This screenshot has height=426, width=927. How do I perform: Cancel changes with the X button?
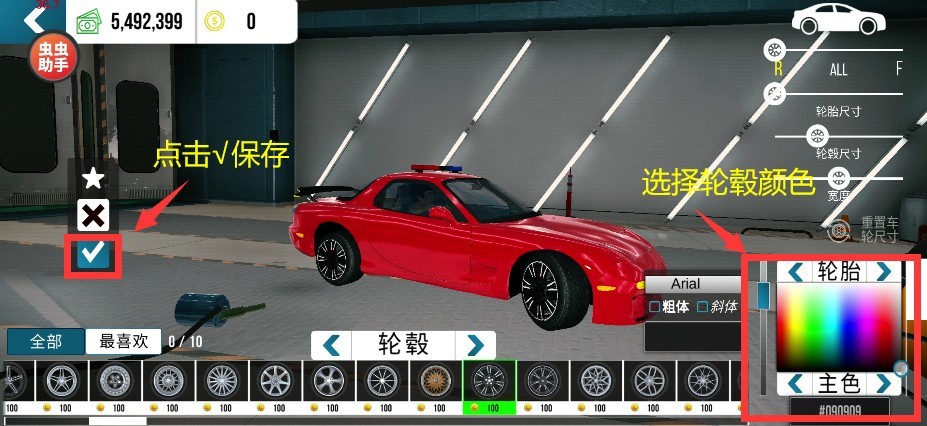pos(93,215)
